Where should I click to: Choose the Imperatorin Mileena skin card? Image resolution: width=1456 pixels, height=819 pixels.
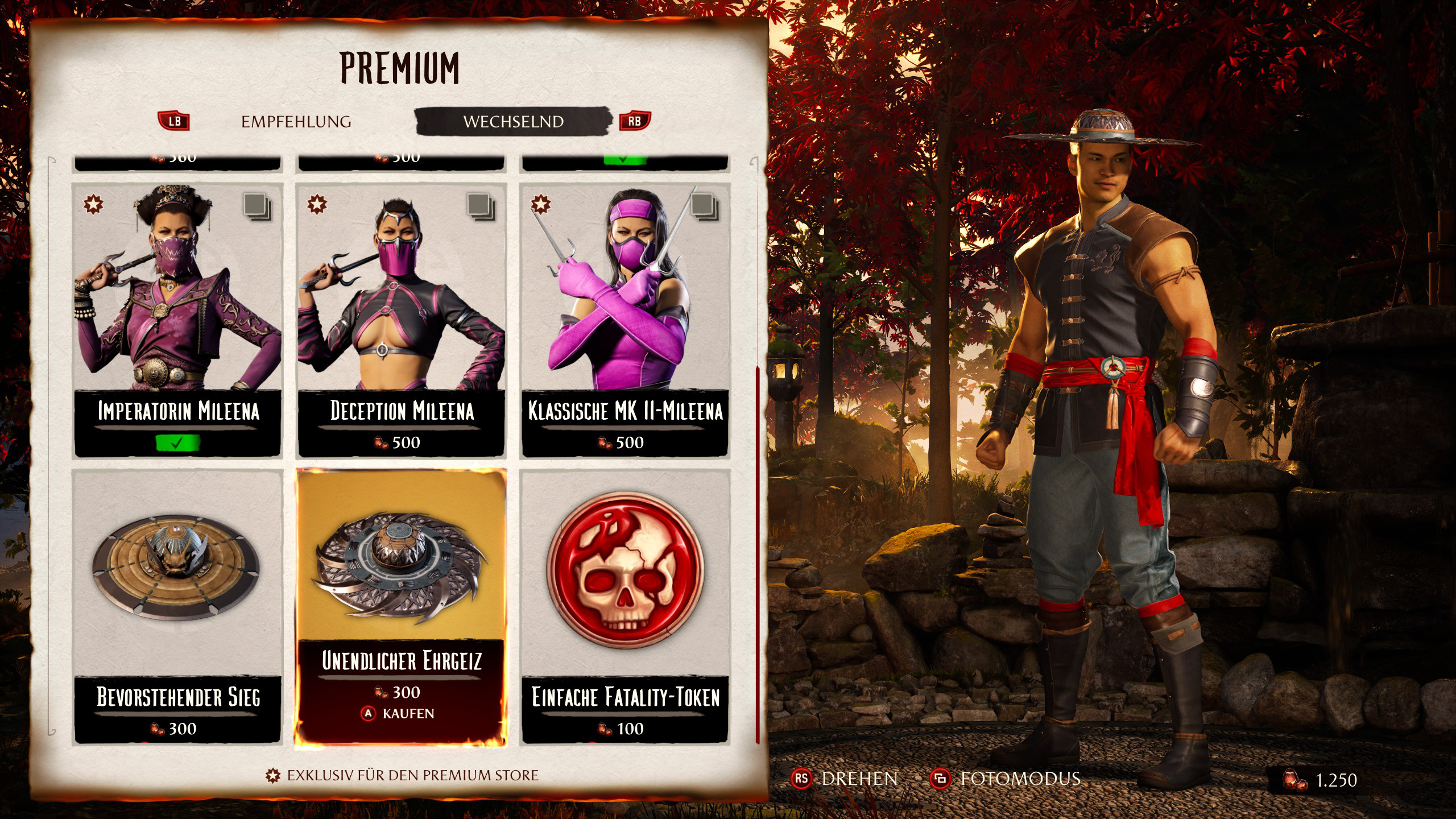(x=178, y=320)
